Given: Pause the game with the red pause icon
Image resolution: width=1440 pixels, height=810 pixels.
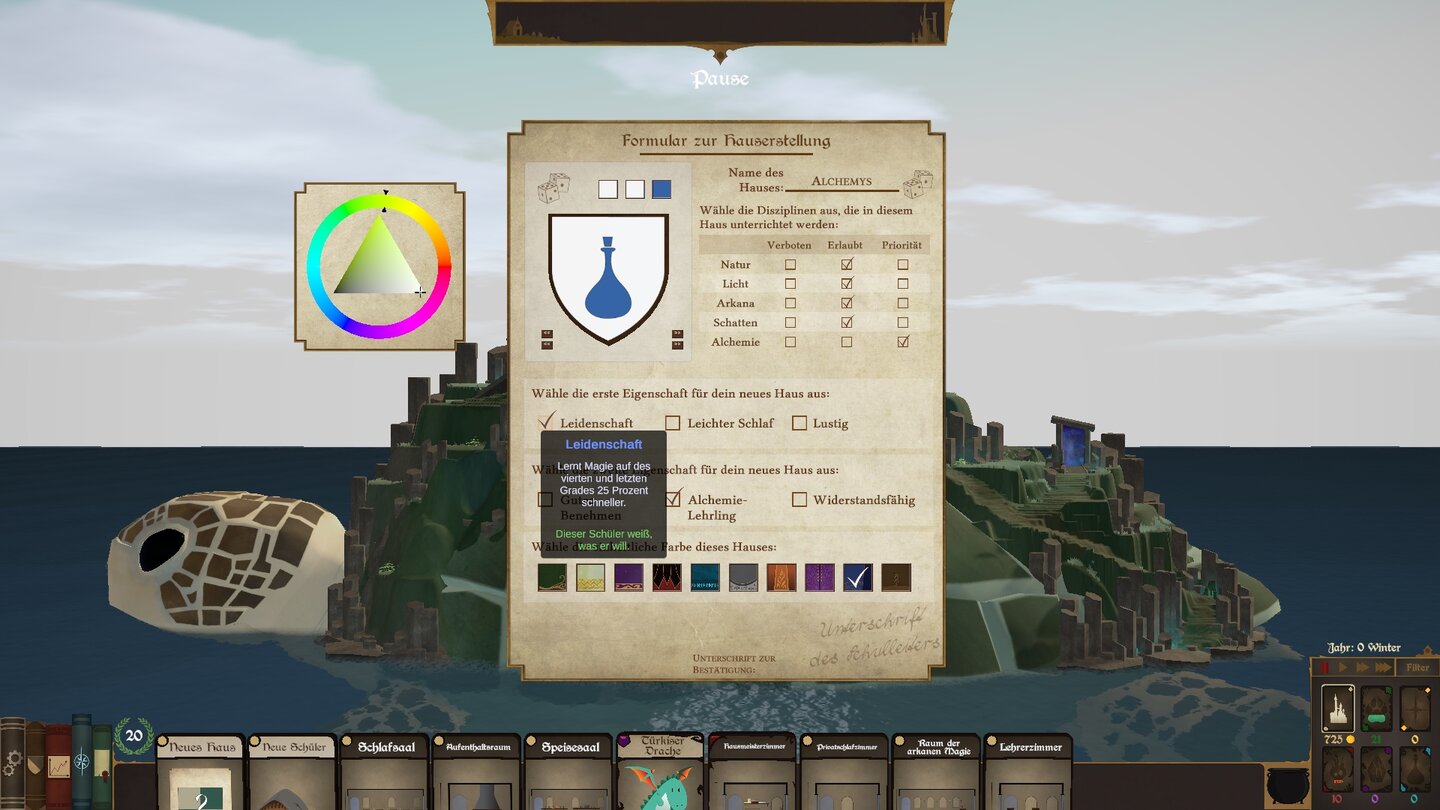Looking at the screenshot, I should point(1324,667).
